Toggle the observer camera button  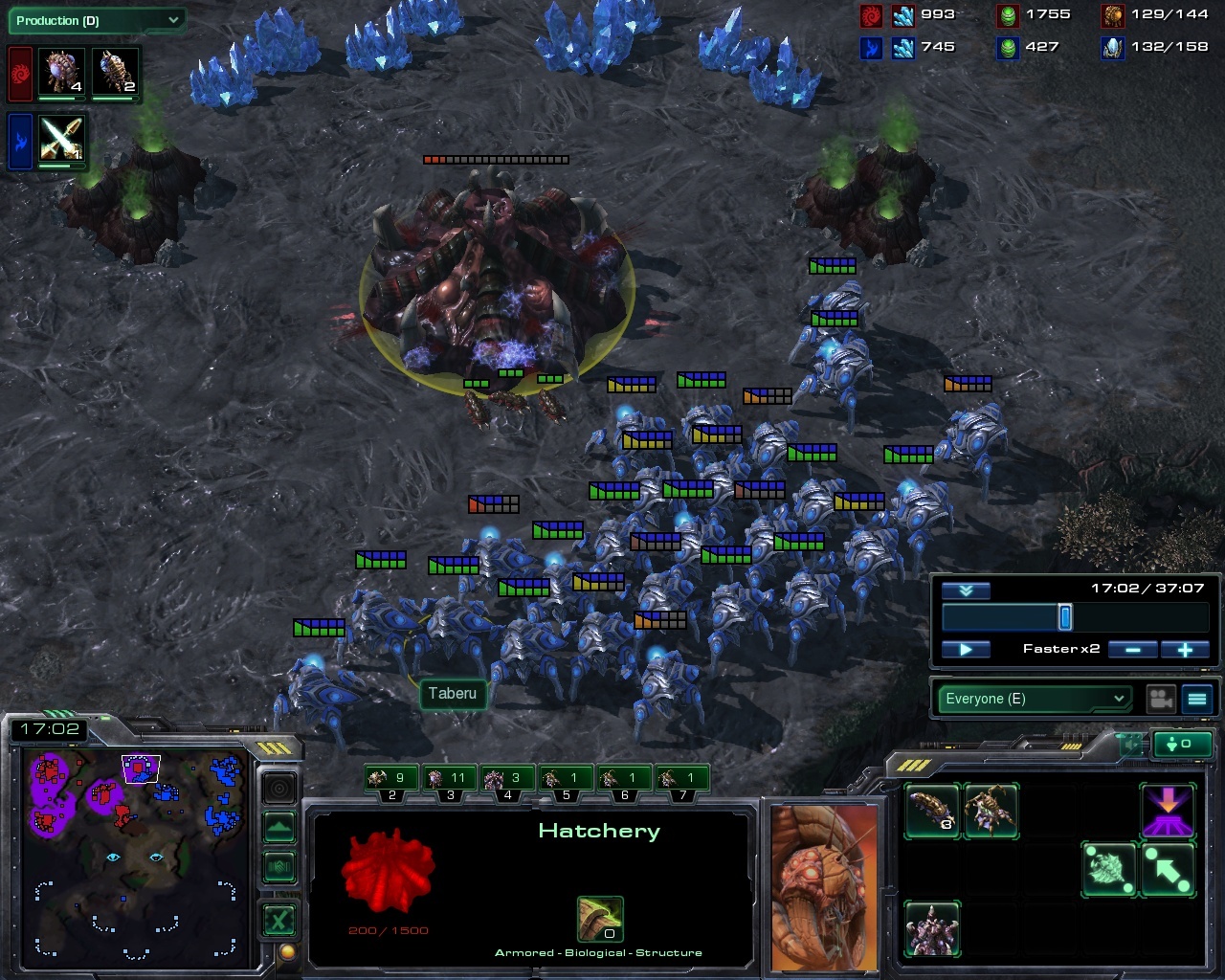click(x=1162, y=699)
